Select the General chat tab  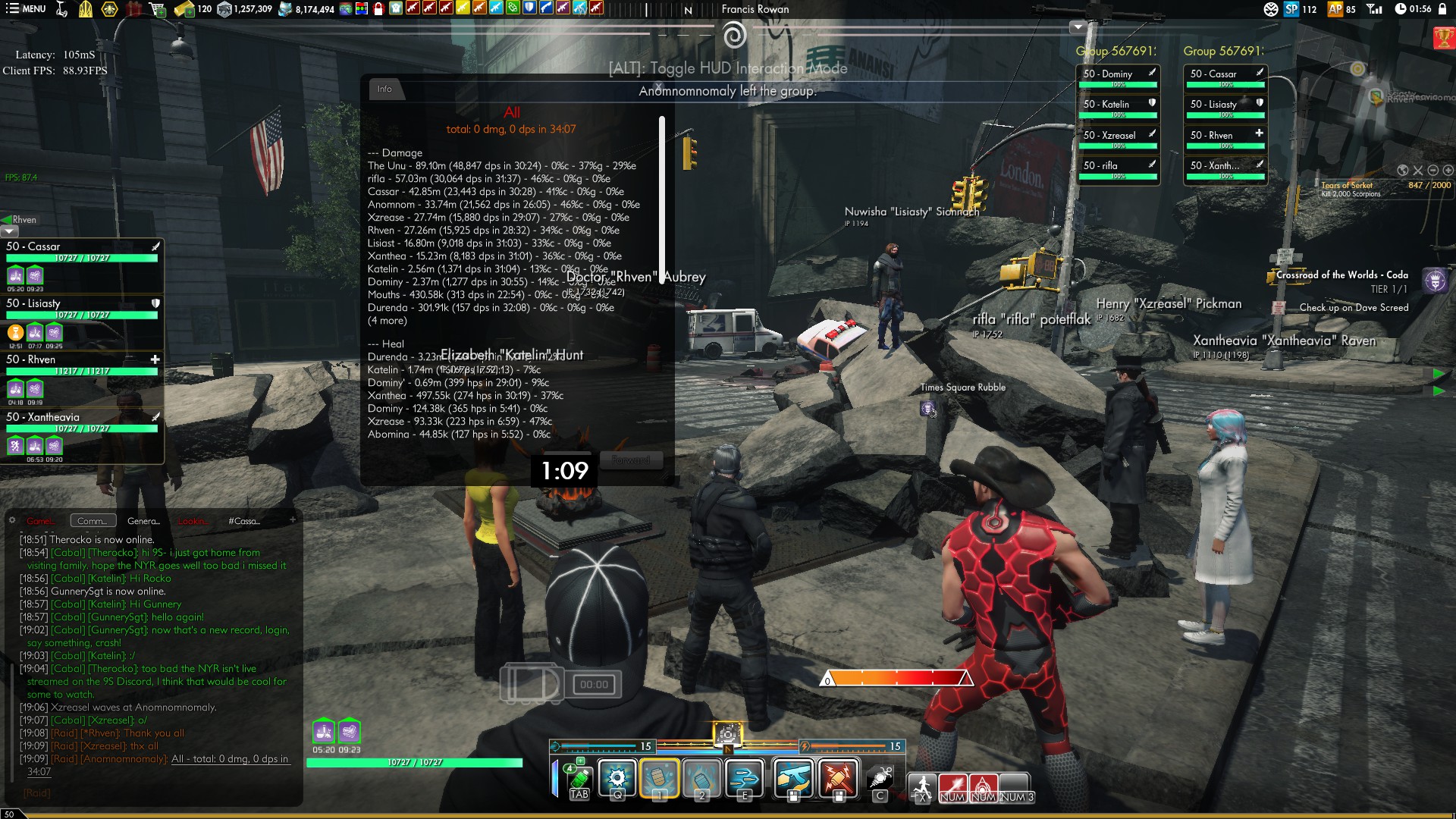(143, 521)
